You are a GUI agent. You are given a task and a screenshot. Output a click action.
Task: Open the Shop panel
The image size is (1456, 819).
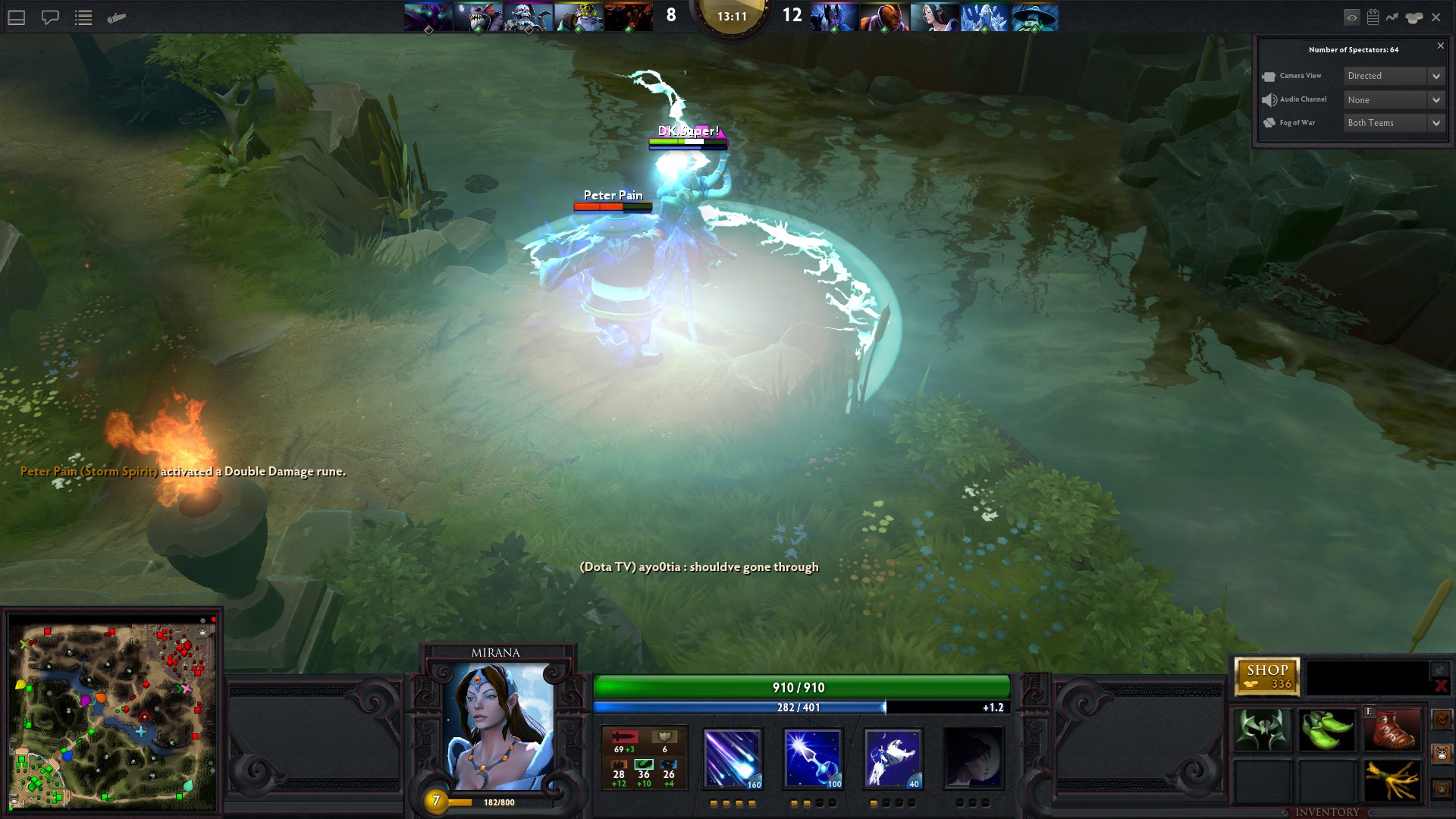[1266, 676]
